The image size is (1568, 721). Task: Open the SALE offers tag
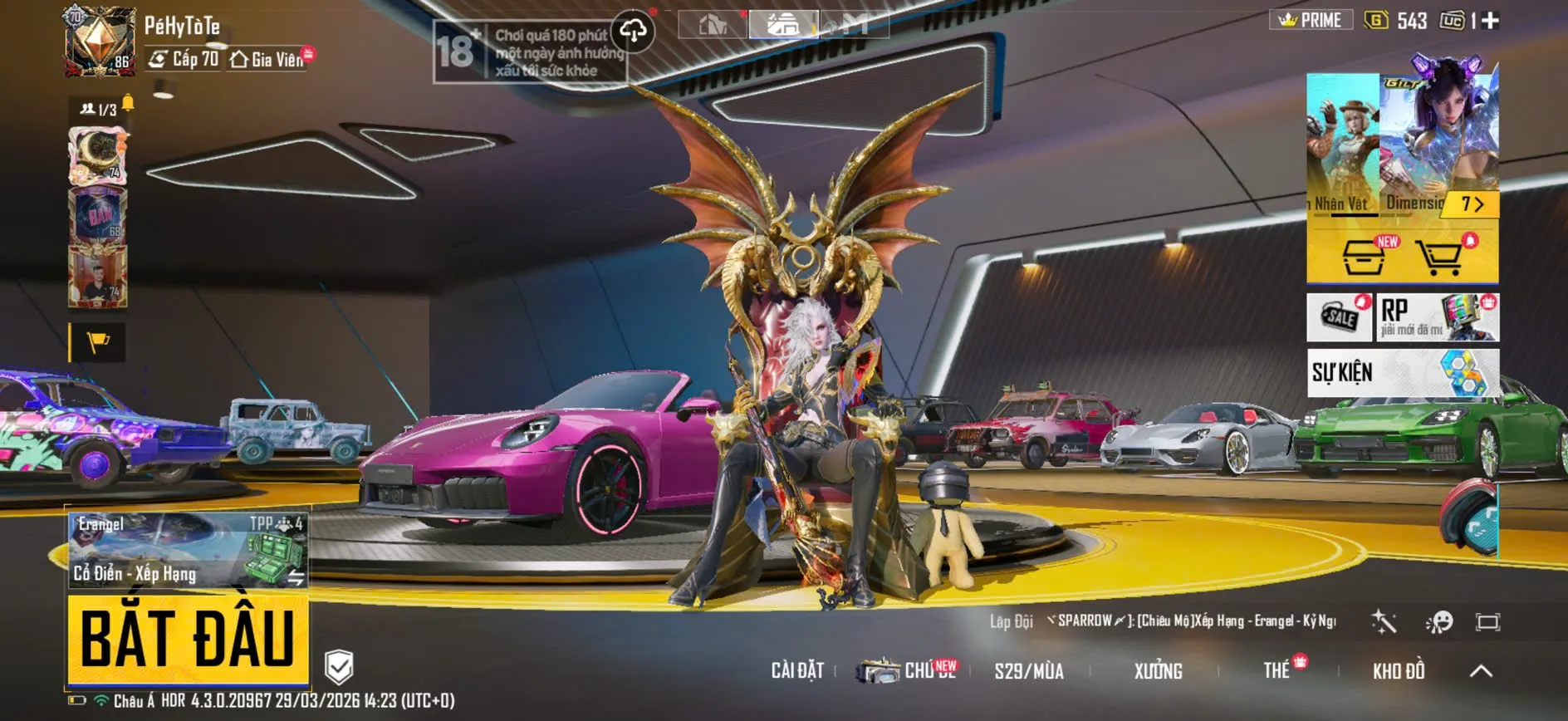coord(1340,317)
